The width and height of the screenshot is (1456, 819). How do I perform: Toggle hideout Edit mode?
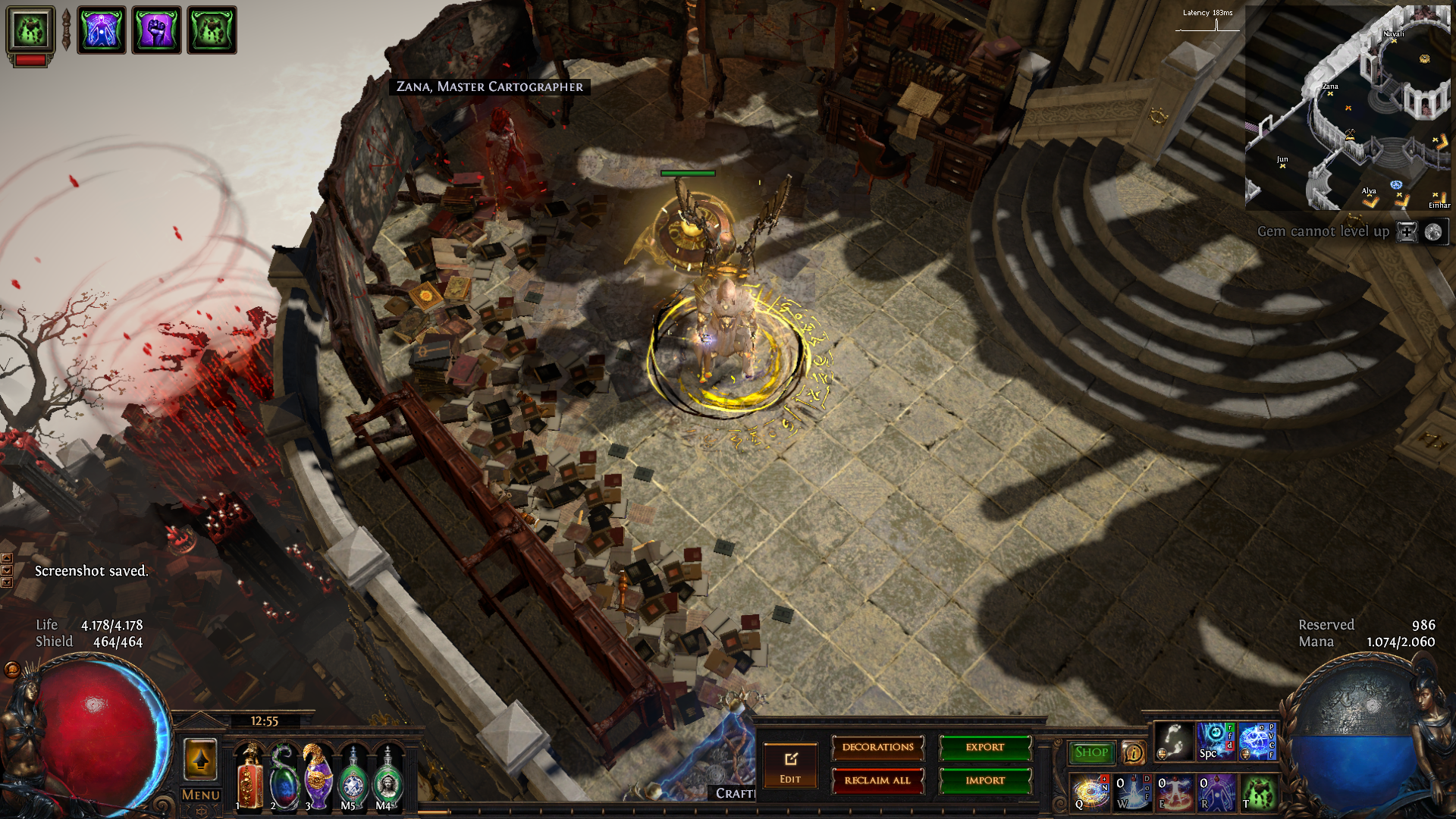point(790,766)
